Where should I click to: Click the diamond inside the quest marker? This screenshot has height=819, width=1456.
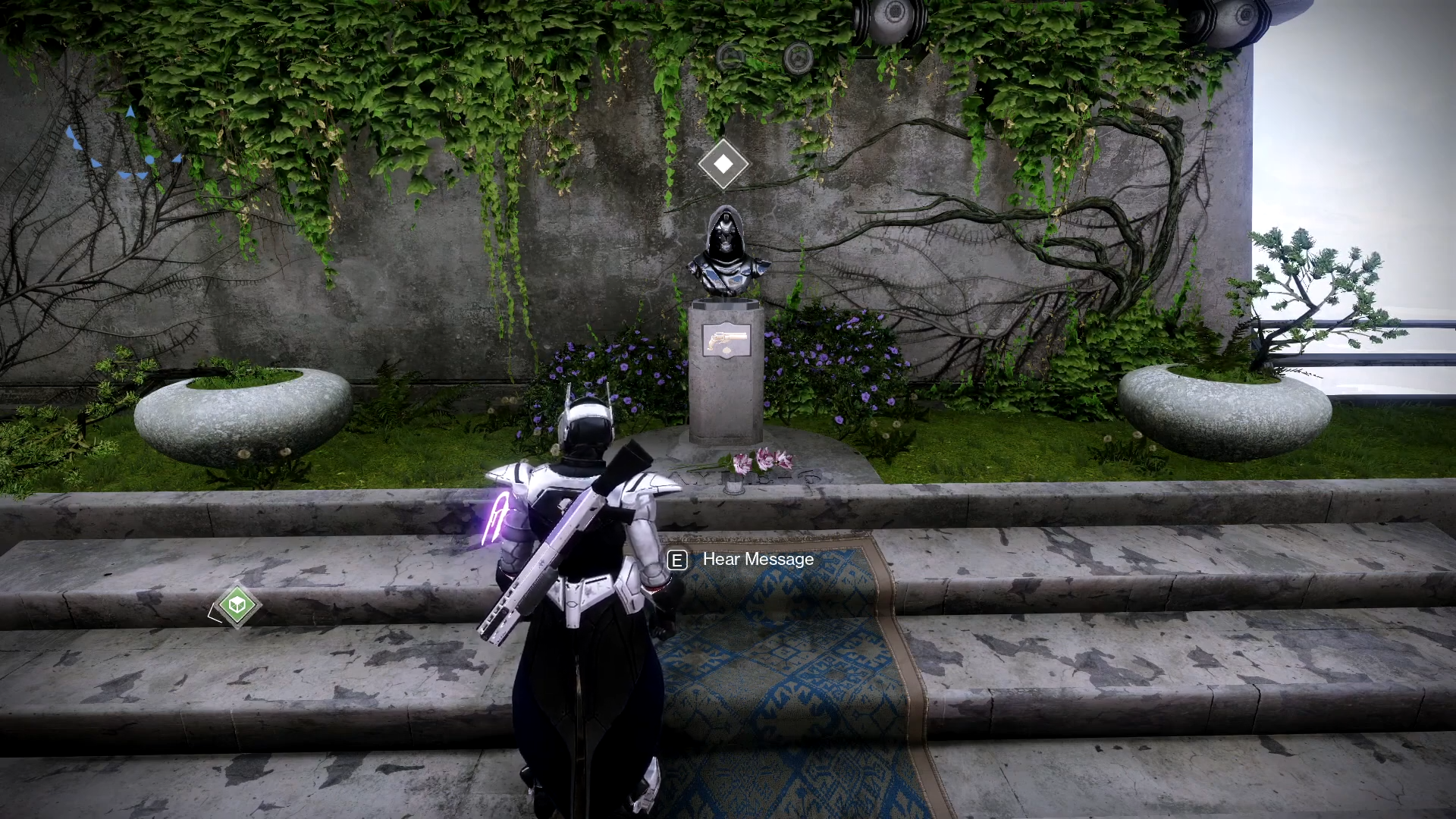click(723, 162)
